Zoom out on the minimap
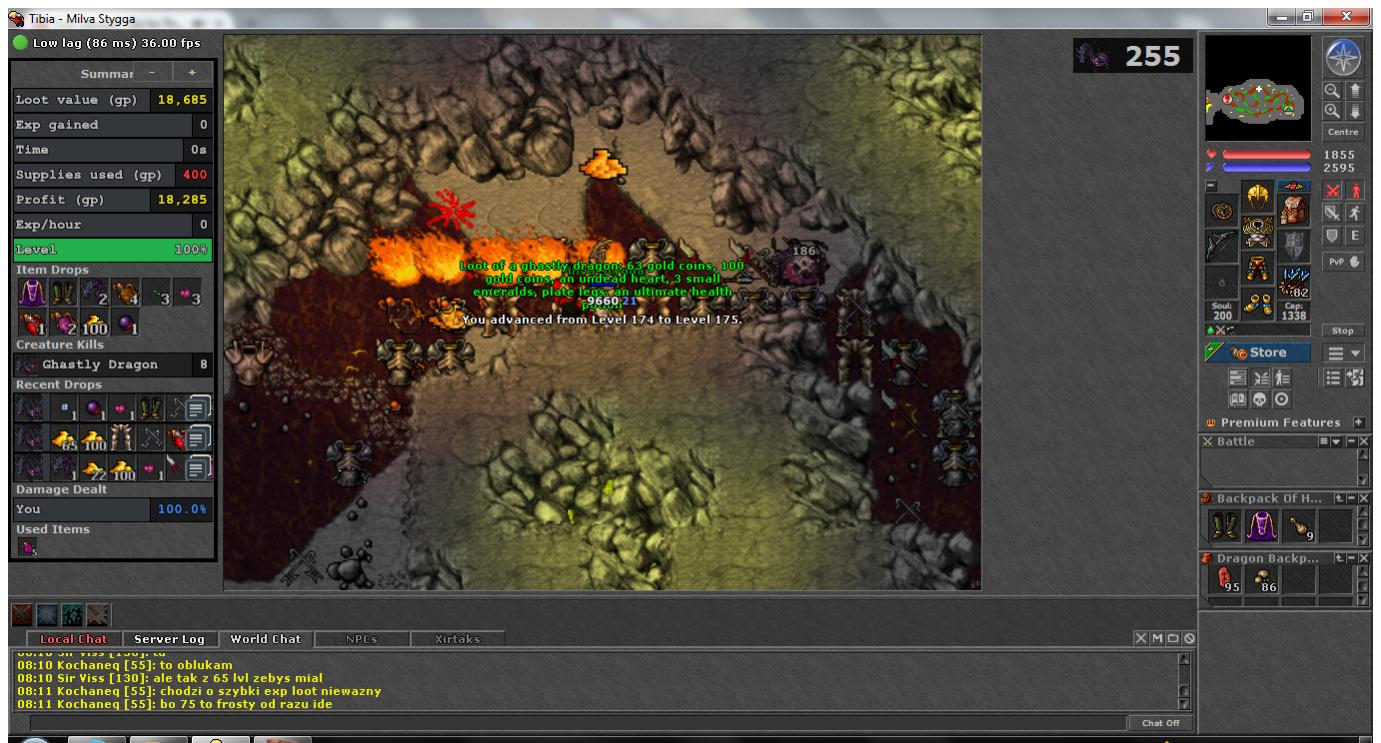 (x=1332, y=91)
